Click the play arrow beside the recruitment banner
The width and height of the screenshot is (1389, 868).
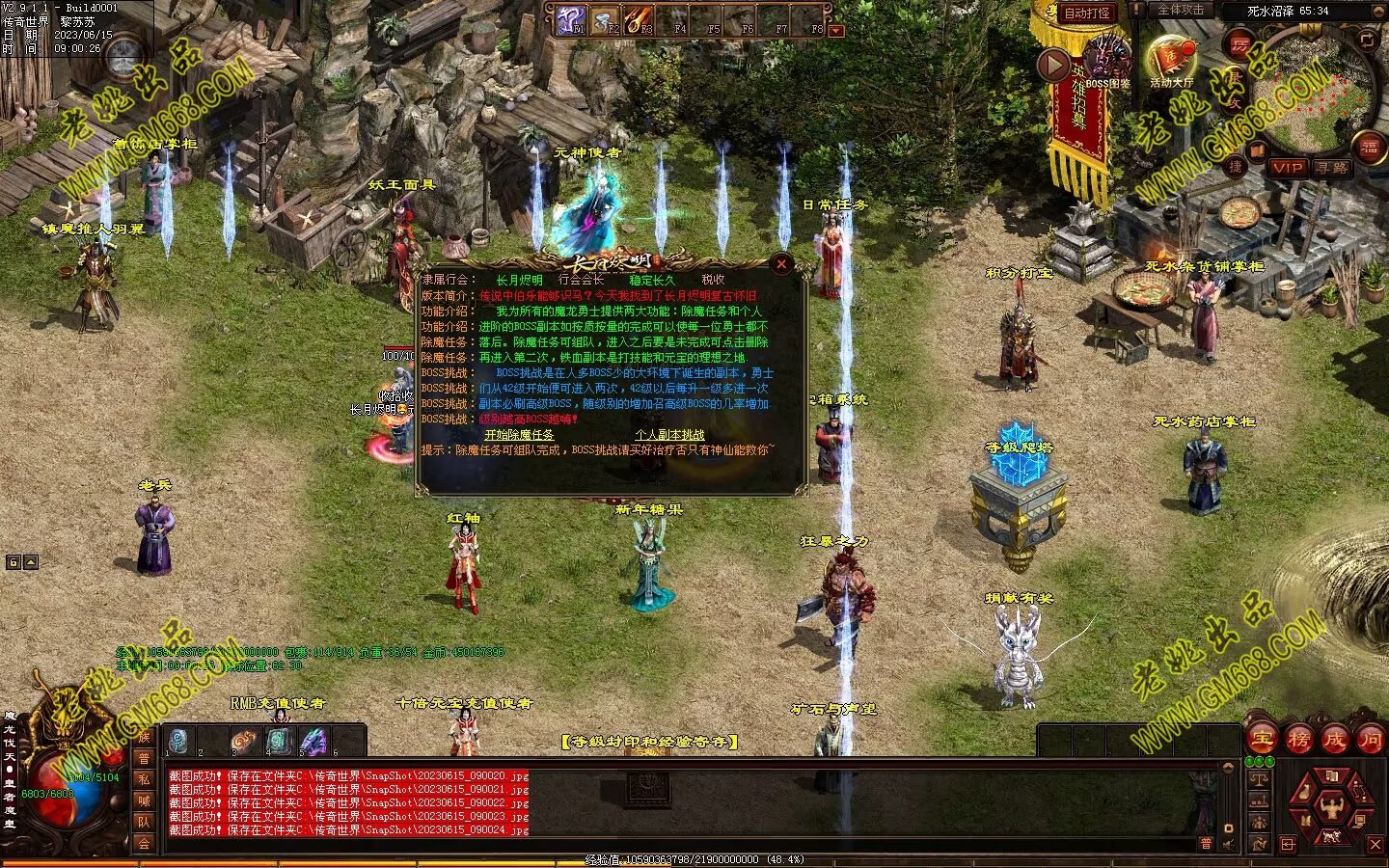pyautogui.click(x=1053, y=65)
